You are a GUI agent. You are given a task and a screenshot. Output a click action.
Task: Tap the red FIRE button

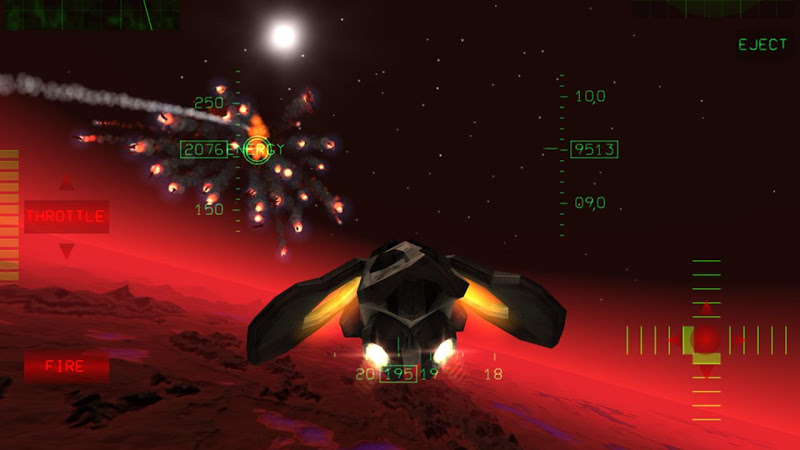(x=67, y=366)
